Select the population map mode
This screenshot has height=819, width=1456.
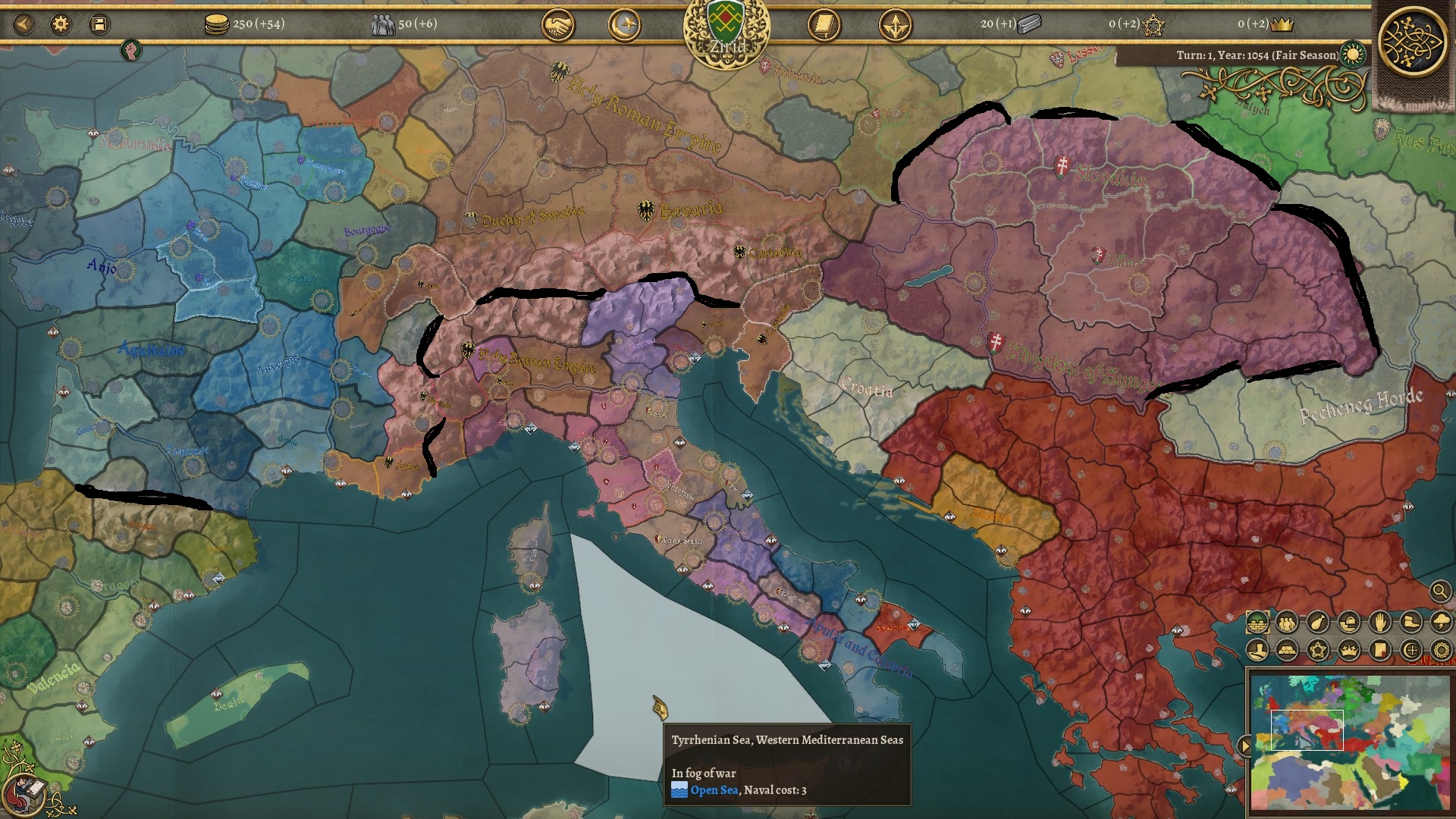[1287, 623]
